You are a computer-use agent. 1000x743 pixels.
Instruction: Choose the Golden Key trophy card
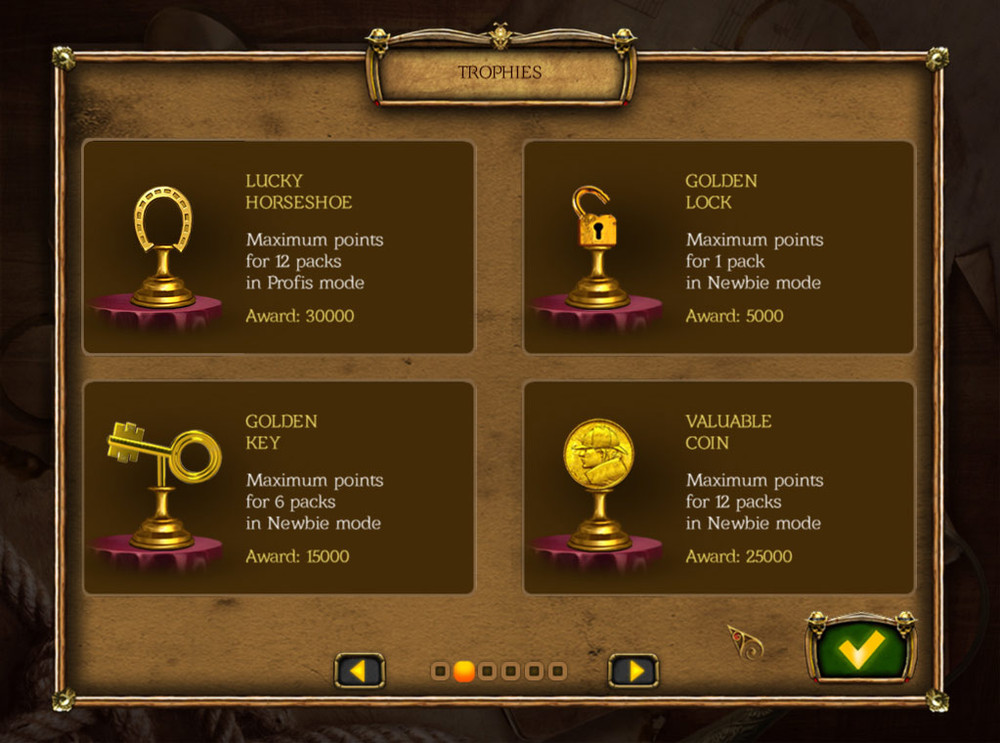click(278, 488)
